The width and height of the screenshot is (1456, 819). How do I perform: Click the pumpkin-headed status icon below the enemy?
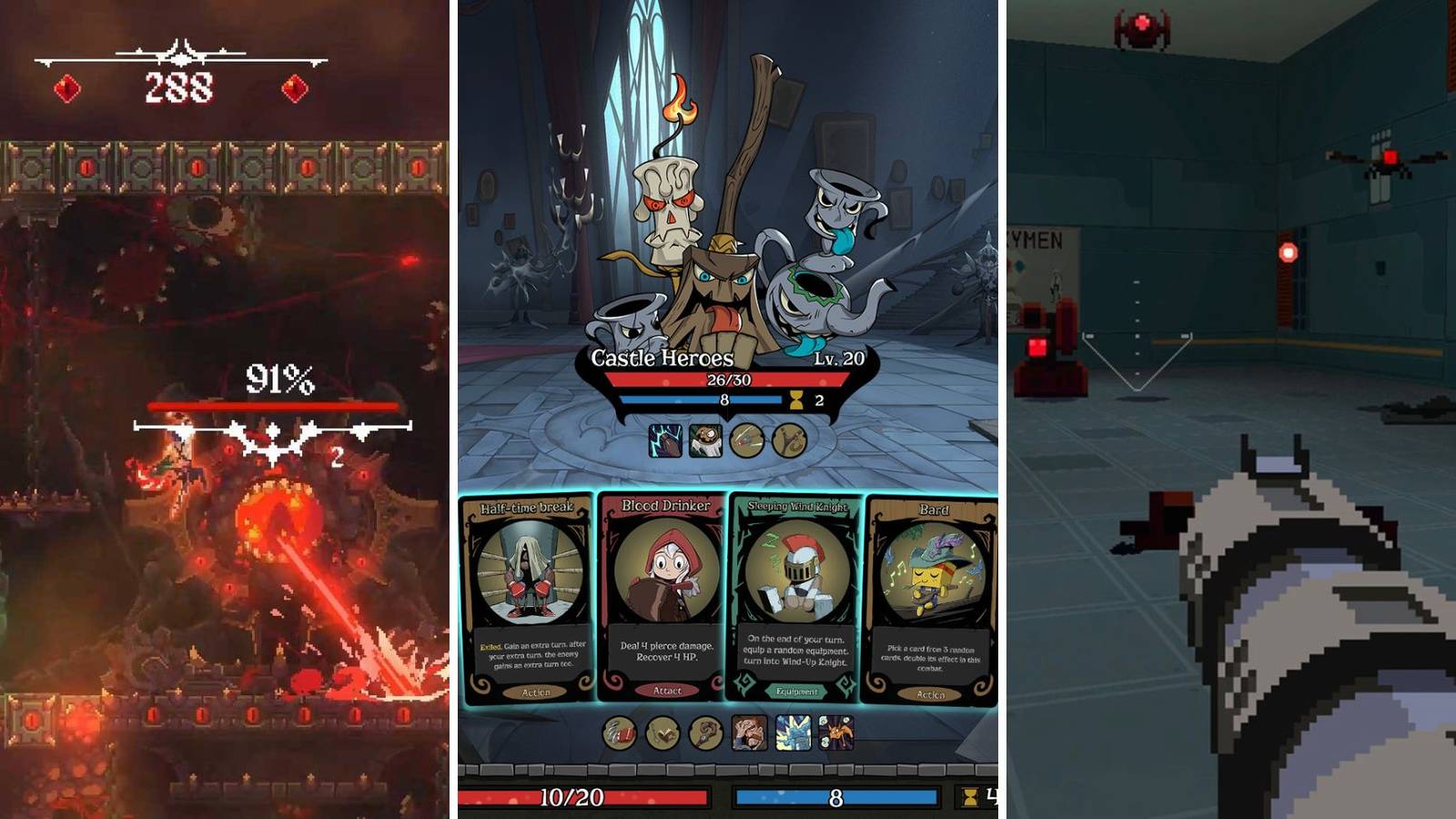coord(706,440)
